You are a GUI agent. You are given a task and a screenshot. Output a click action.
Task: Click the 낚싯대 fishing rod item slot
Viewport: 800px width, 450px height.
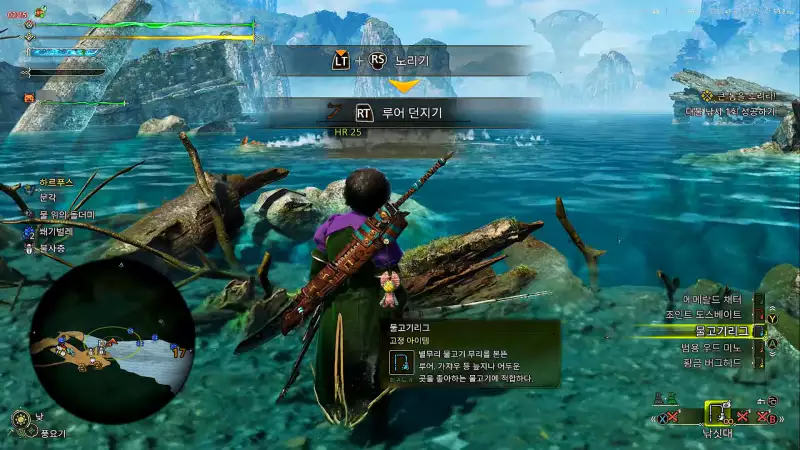click(x=718, y=413)
